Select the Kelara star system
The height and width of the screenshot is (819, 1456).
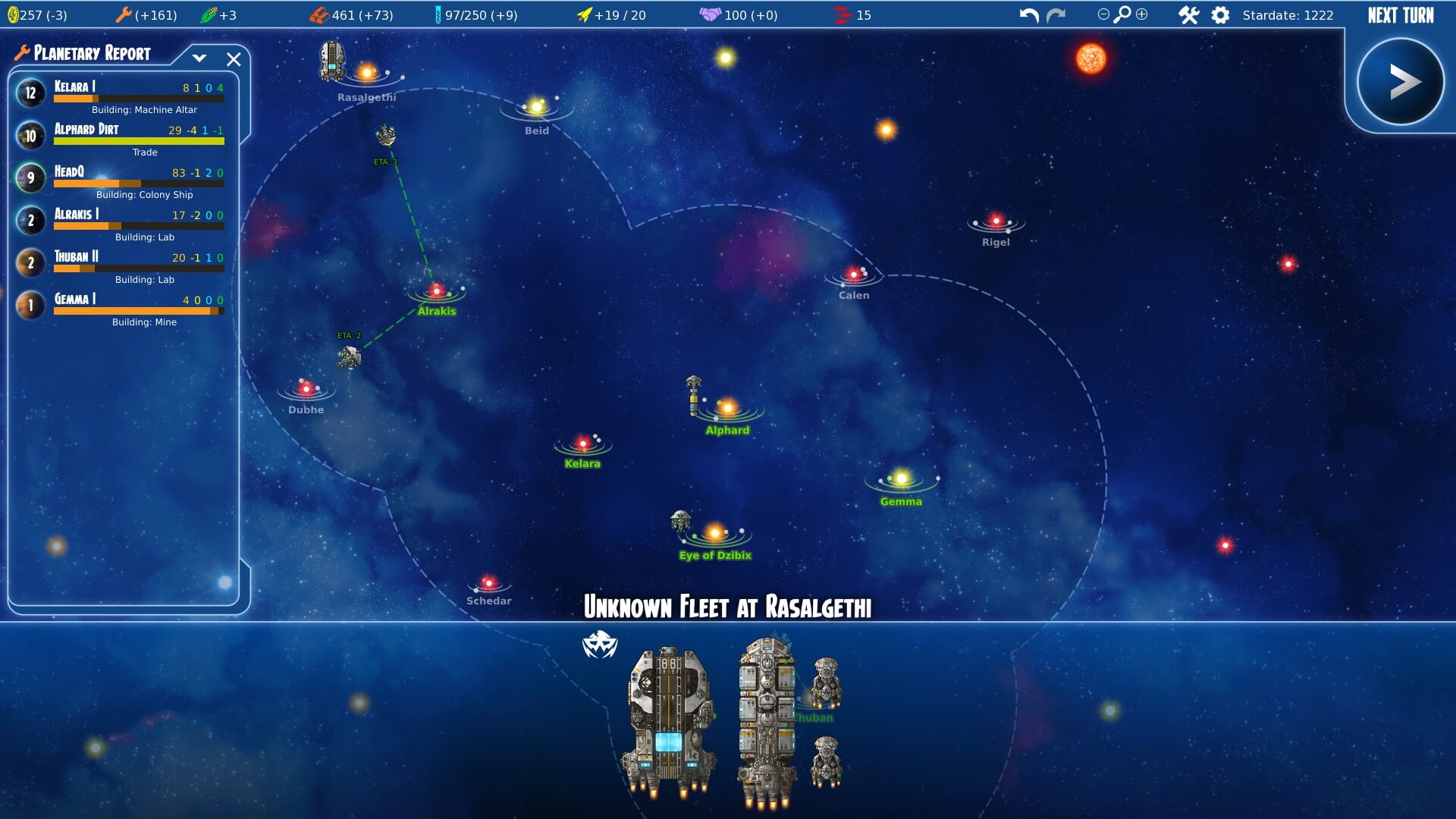[582, 444]
